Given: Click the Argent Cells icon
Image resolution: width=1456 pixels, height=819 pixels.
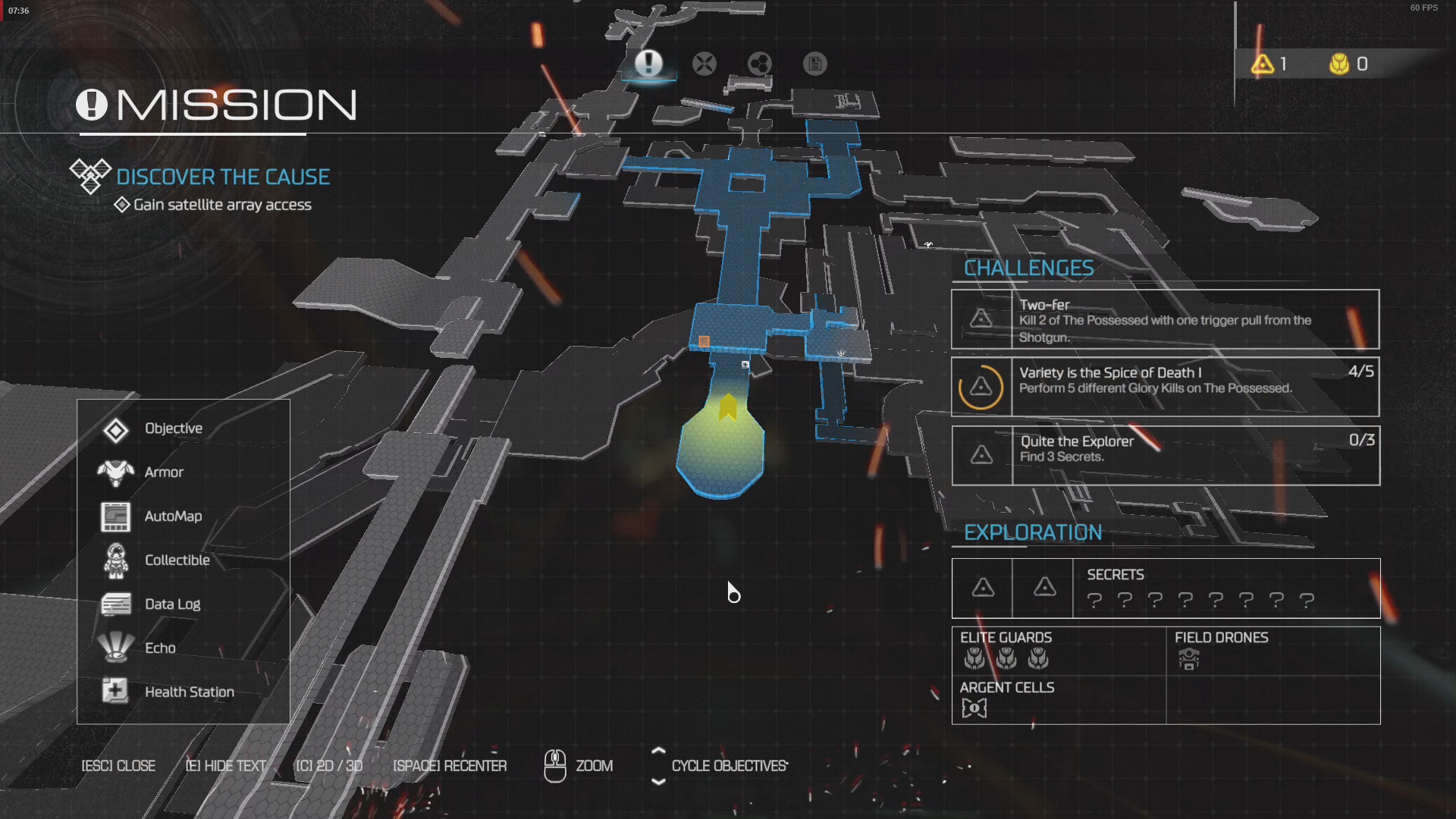Looking at the screenshot, I should pyautogui.click(x=974, y=708).
